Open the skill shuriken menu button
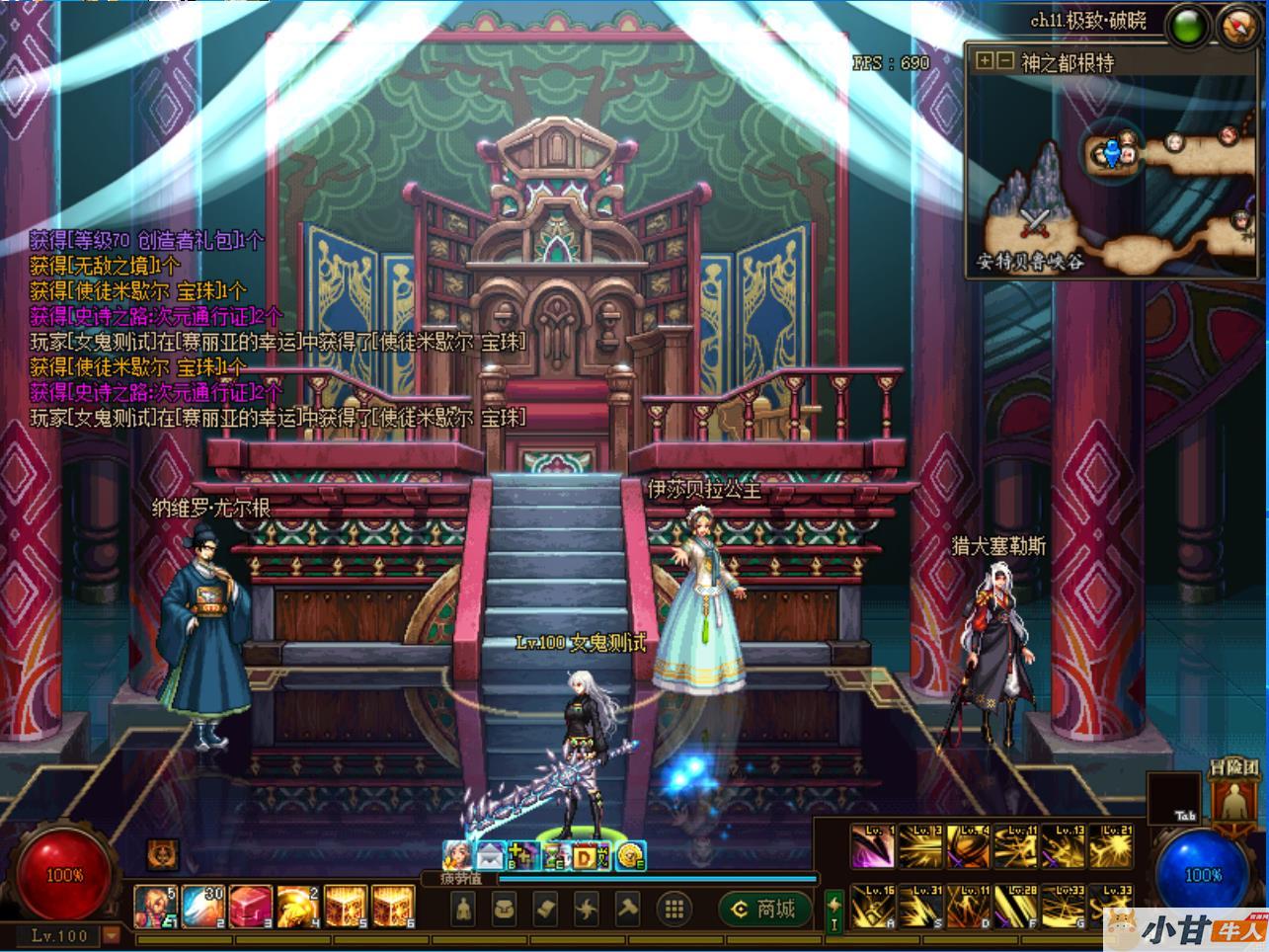The image size is (1269, 952). click(x=588, y=909)
